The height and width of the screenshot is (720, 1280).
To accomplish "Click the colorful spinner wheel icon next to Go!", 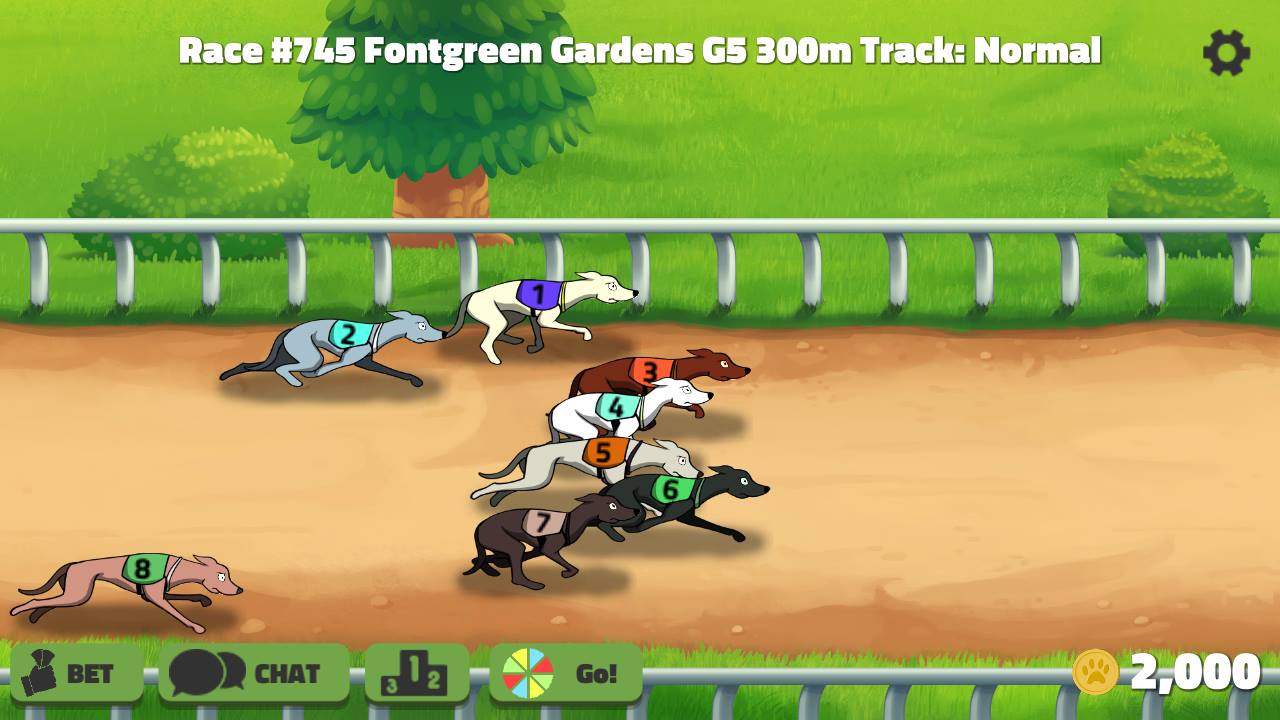I will click(527, 674).
